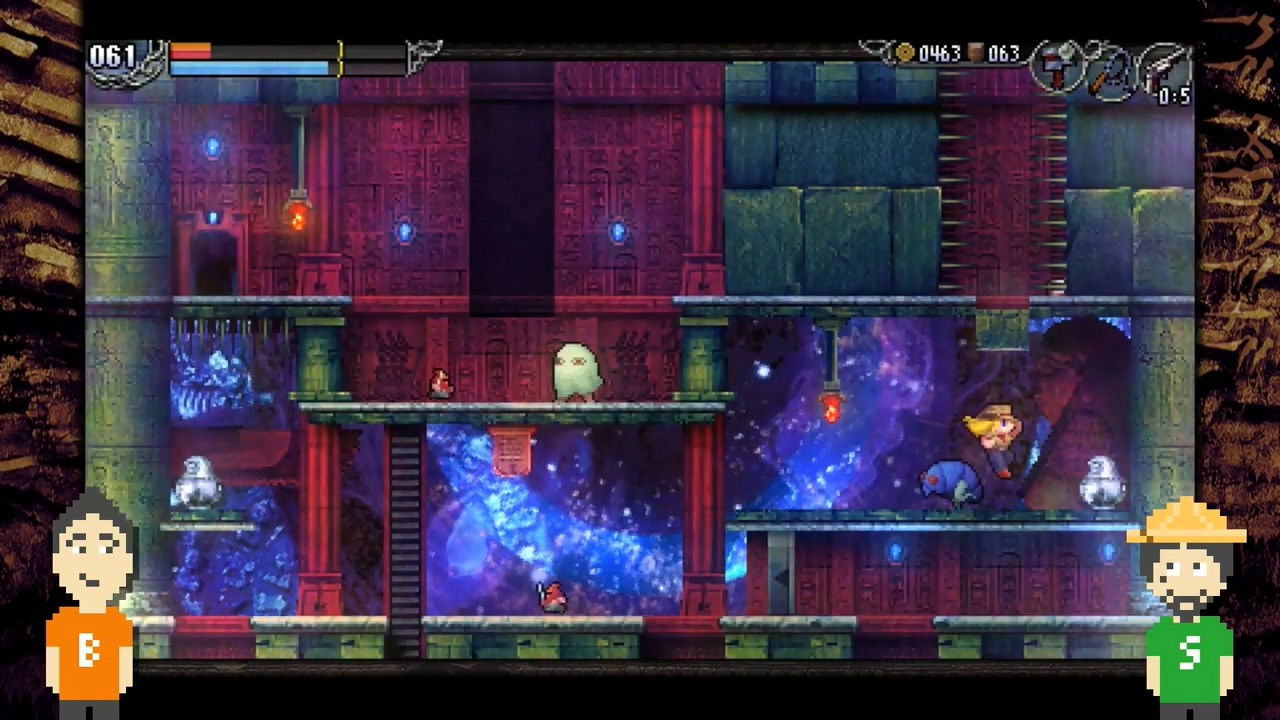
Task: Select the axe main weapon icon
Action: pos(1056,66)
